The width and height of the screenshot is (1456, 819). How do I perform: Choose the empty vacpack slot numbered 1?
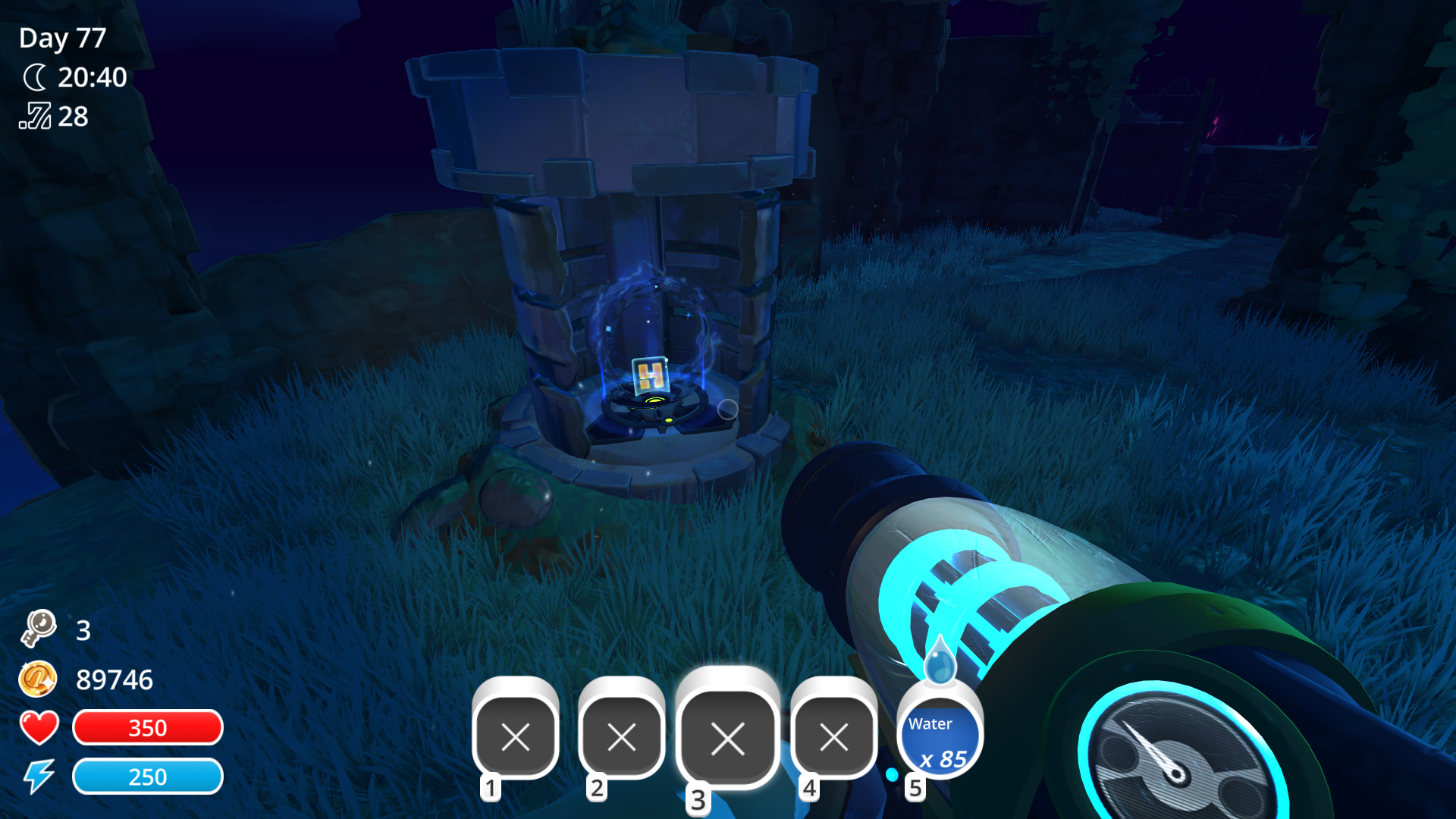(x=516, y=736)
